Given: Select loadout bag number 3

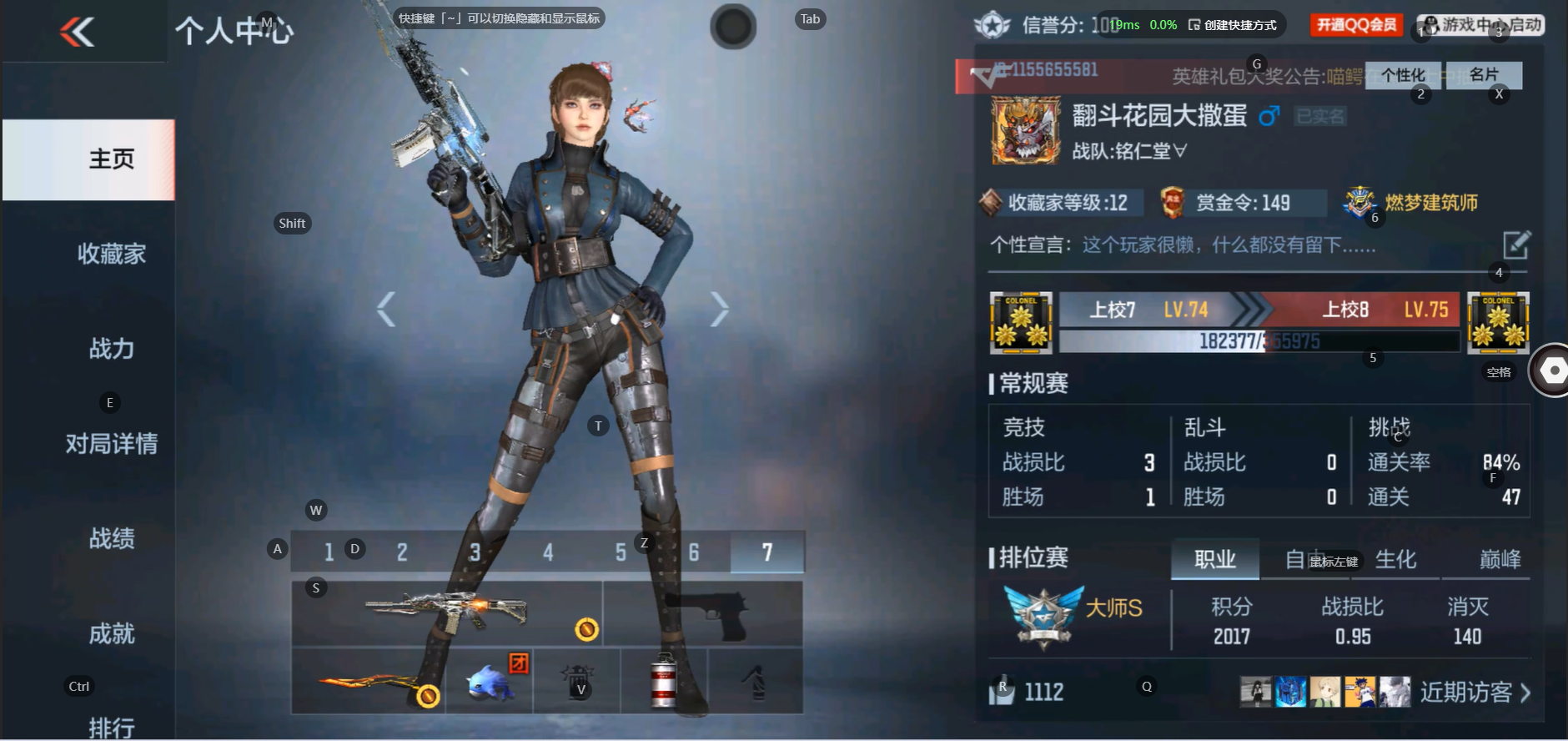Looking at the screenshot, I should pos(475,552).
